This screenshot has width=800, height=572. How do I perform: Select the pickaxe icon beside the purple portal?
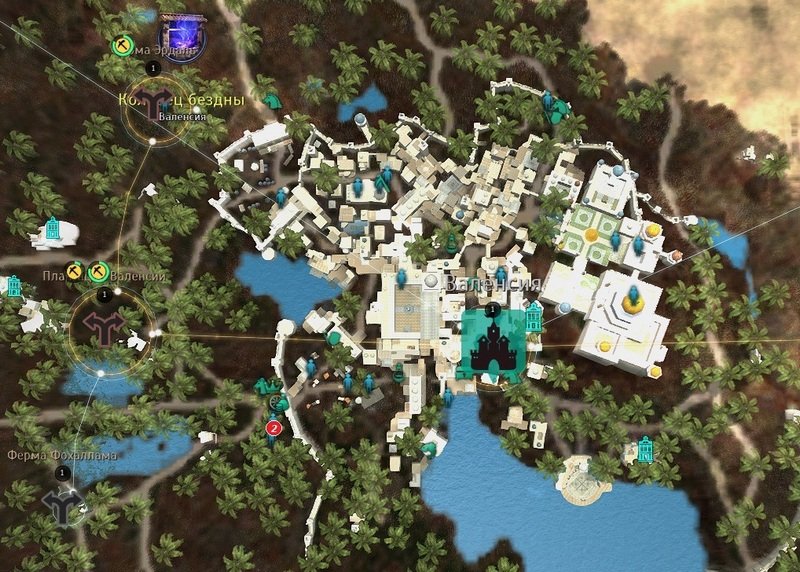coord(122,45)
